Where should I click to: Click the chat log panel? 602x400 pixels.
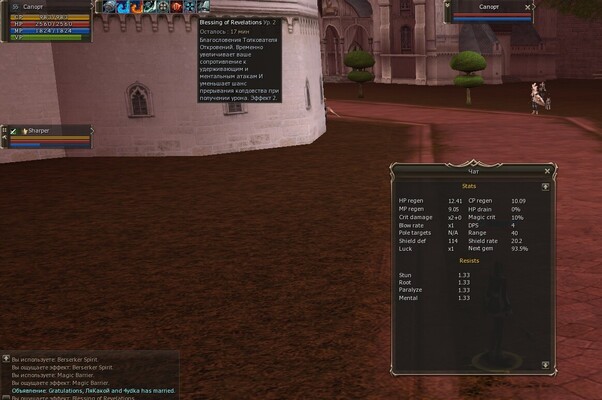pos(90,375)
